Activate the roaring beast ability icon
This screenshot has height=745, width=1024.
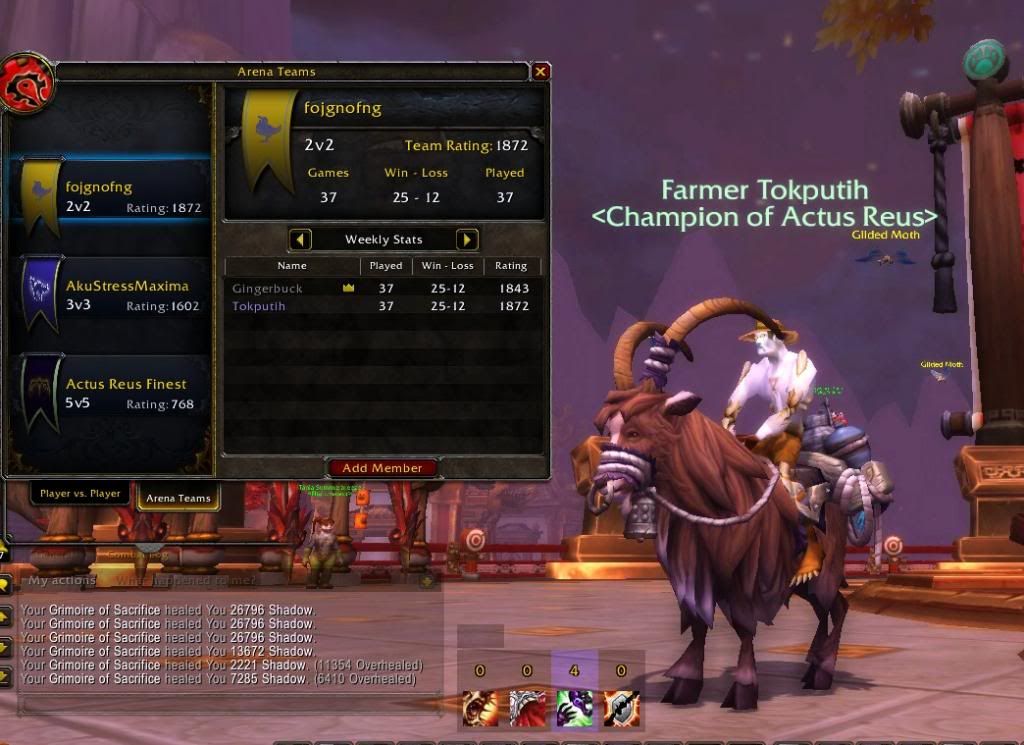[x=480, y=708]
